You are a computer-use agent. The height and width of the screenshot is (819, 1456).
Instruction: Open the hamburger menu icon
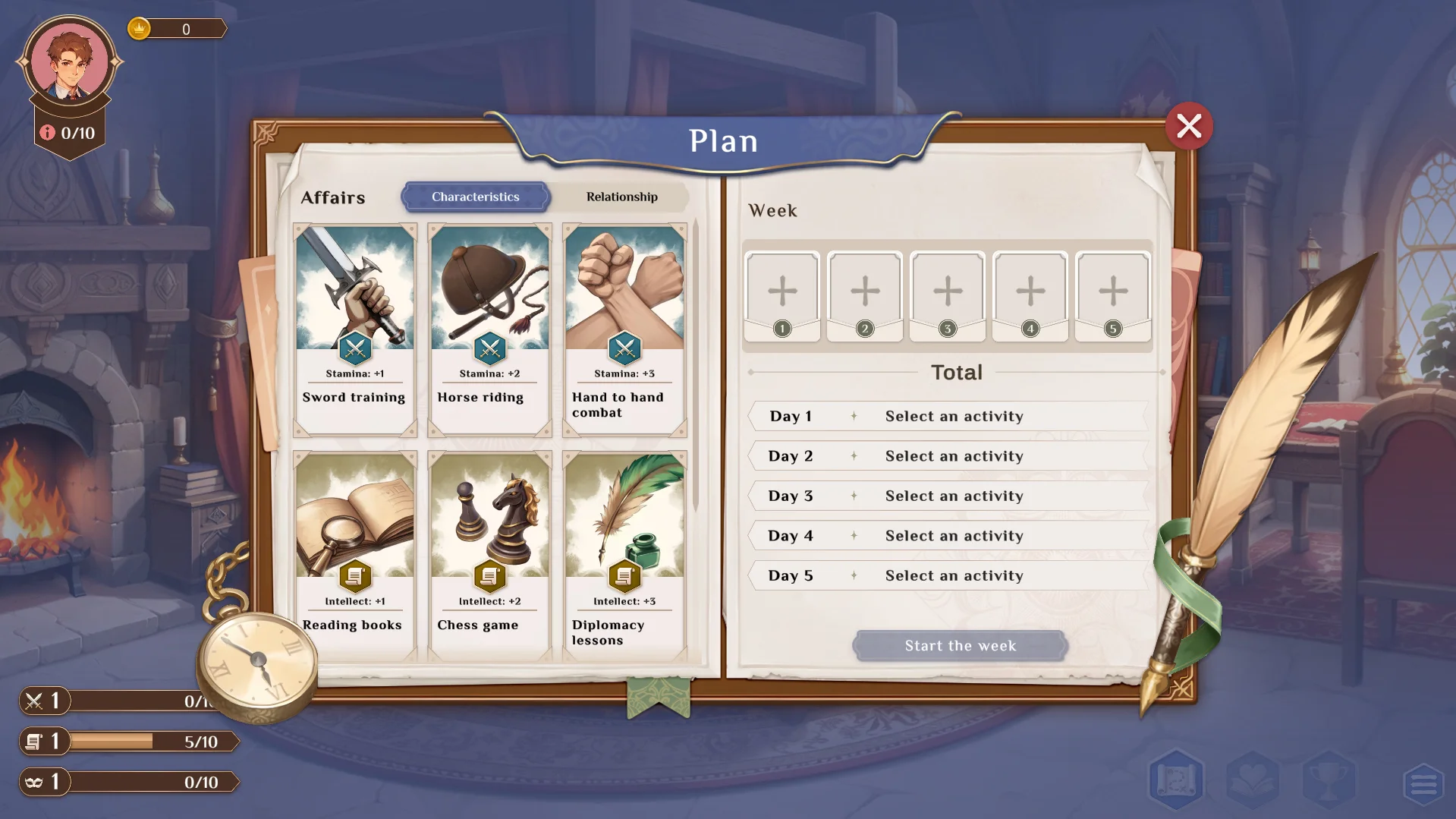tap(1423, 783)
